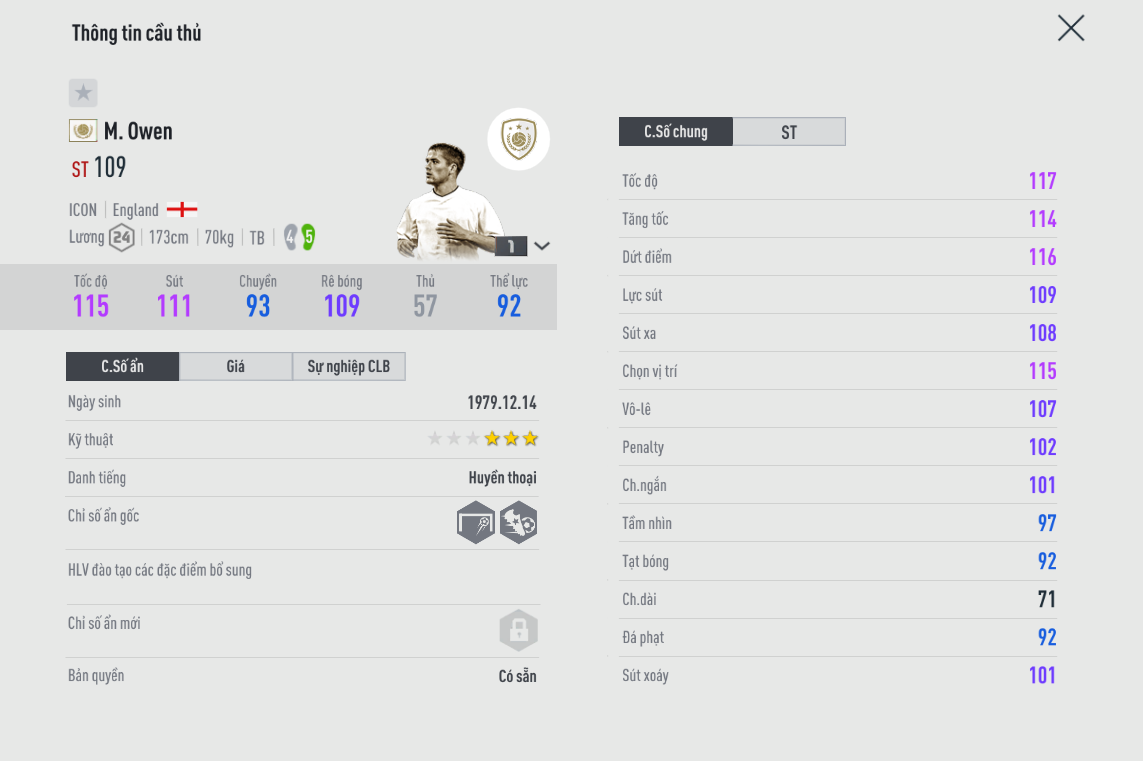Open the Sự nghiệp CLB tab
Image resolution: width=1143 pixels, height=761 pixels.
[x=348, y=367]
